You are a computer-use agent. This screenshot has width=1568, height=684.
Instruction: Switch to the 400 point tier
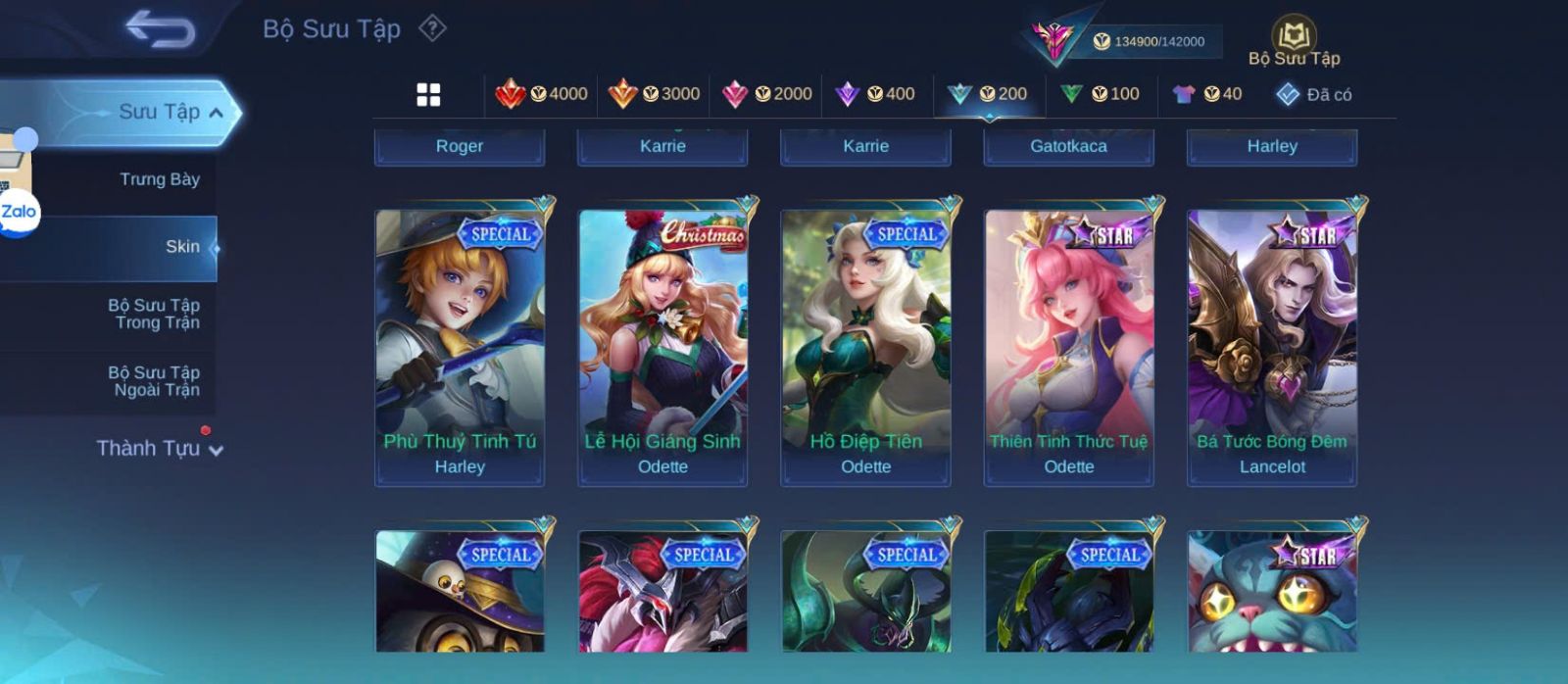pyautogui.click(x=875, y=94)
